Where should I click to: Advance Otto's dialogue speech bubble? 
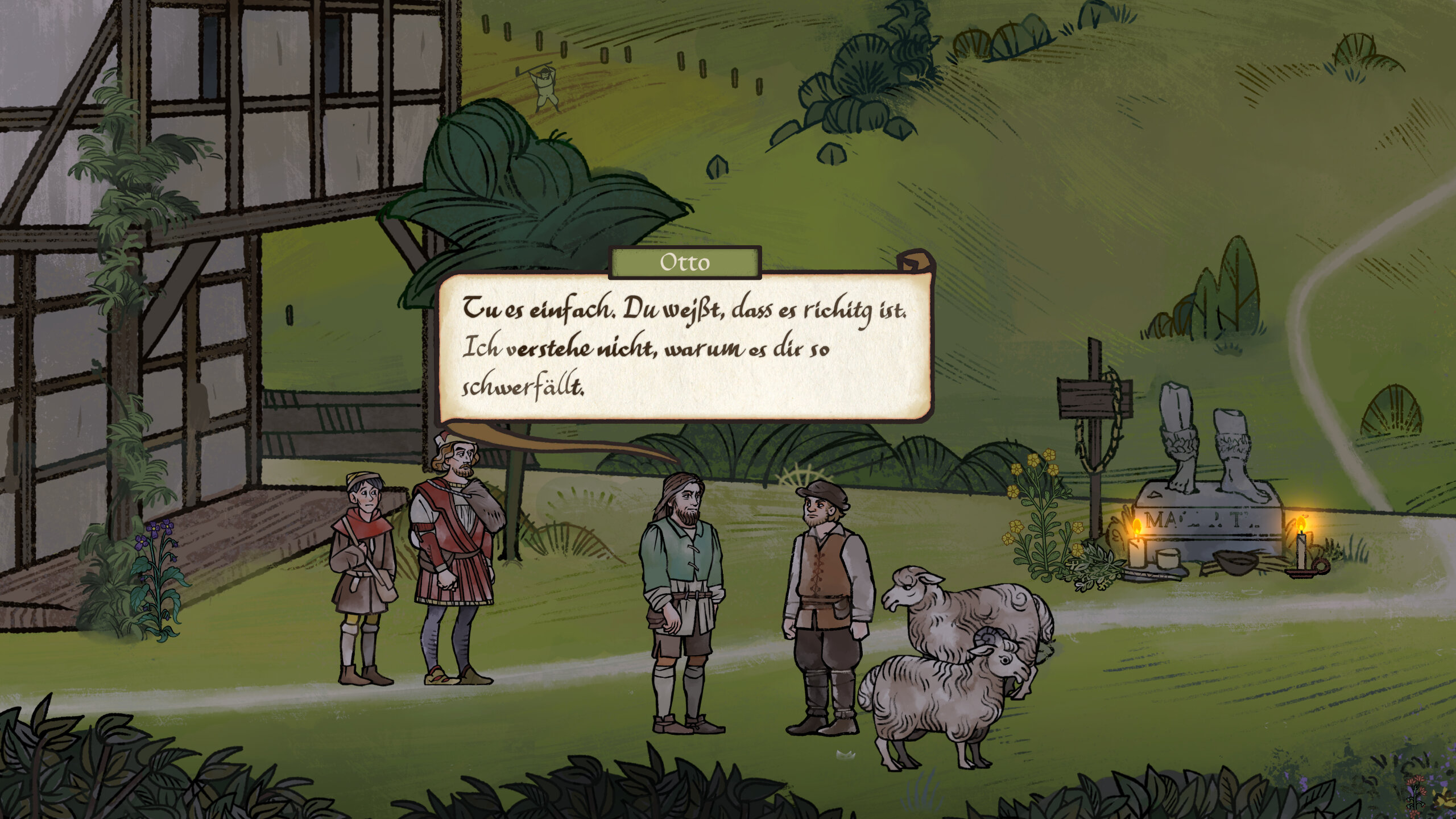[684, 348]
